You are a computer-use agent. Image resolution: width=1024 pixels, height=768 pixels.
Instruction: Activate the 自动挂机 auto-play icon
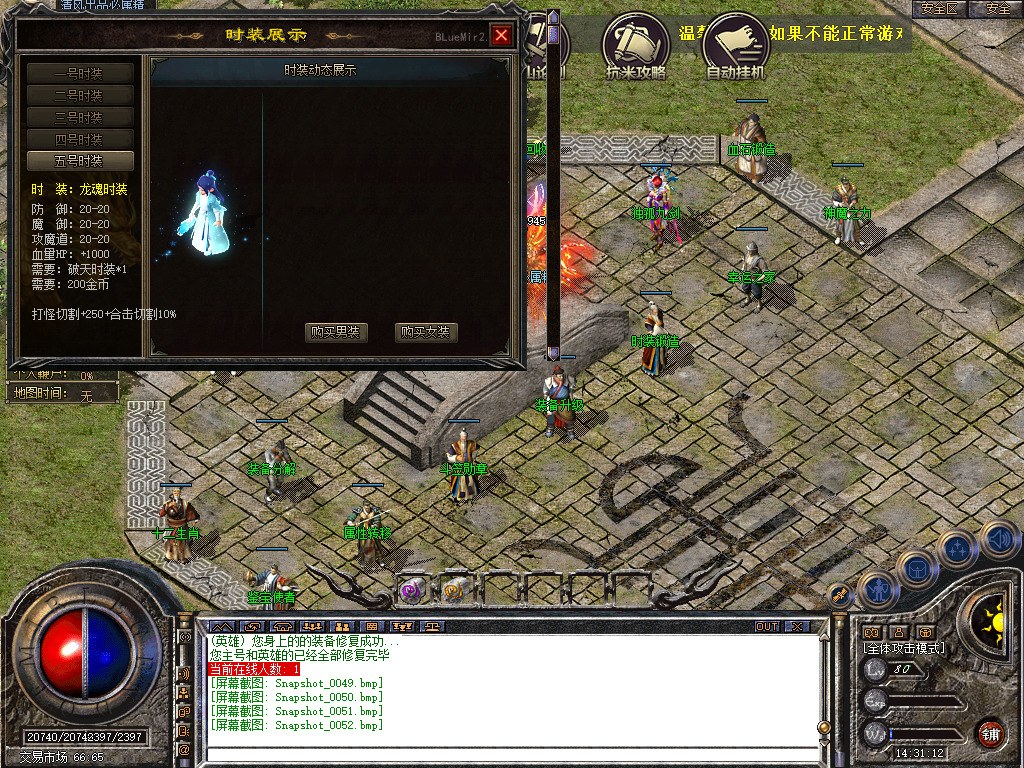tap(735, 45)
